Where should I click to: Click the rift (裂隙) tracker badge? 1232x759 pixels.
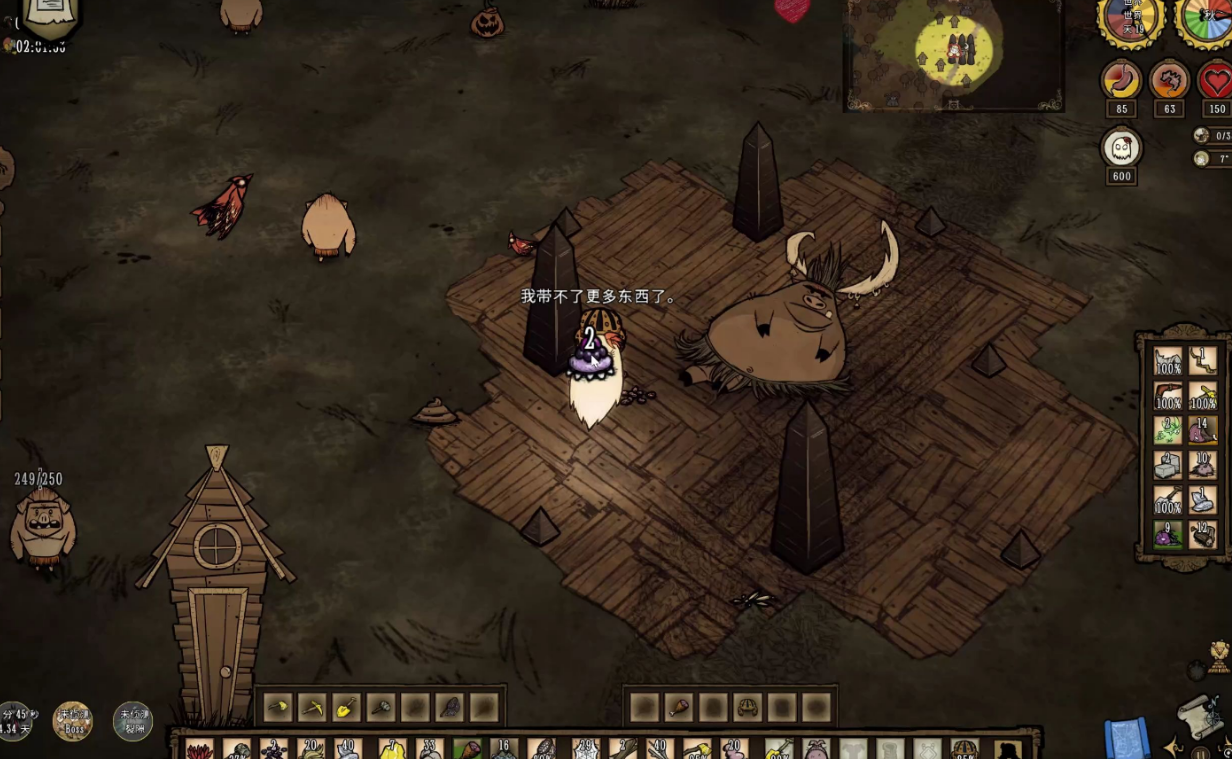(132, 720)
